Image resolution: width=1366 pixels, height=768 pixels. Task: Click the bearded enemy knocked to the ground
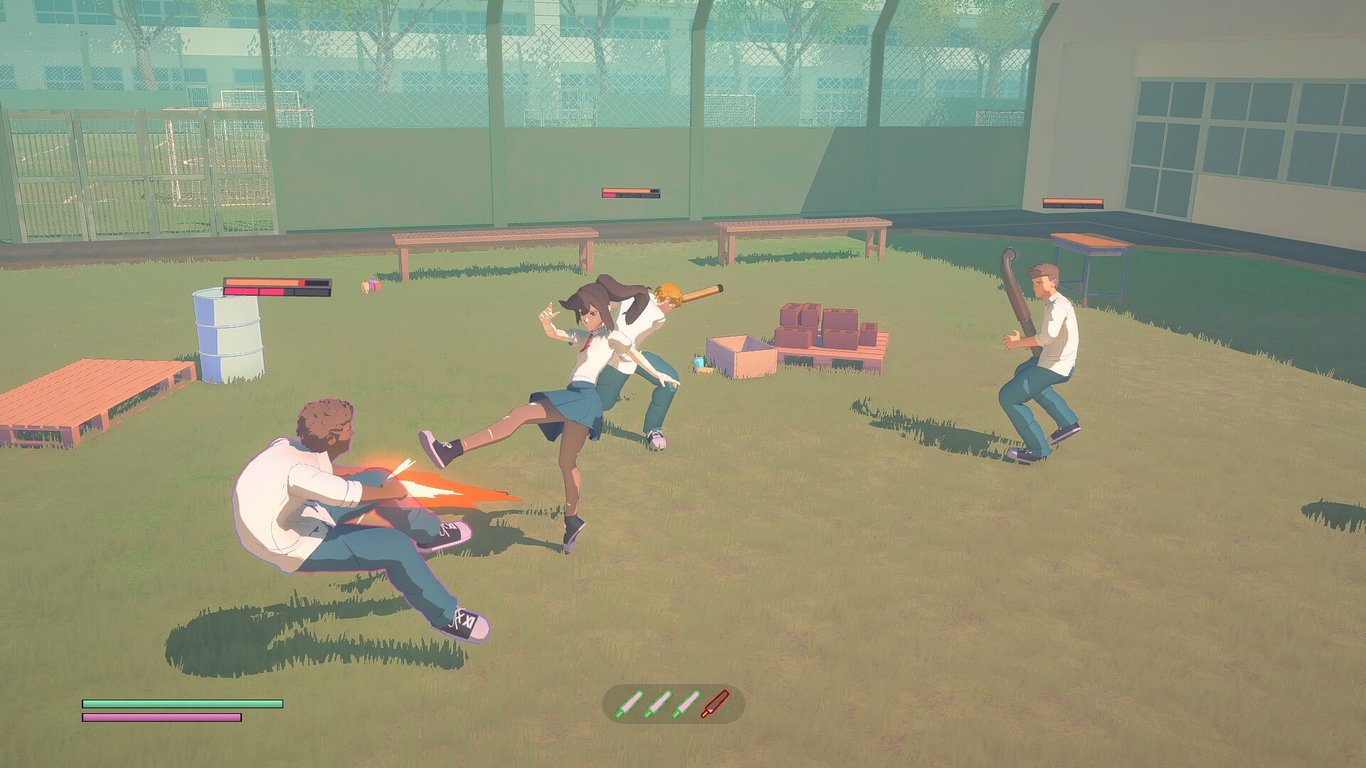point(320,480)
